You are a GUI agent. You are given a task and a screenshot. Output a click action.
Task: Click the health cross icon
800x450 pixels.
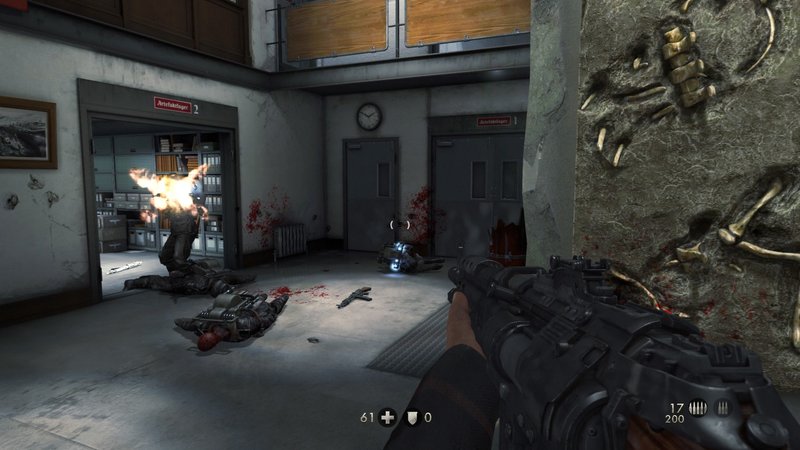(x=385, y=418)
